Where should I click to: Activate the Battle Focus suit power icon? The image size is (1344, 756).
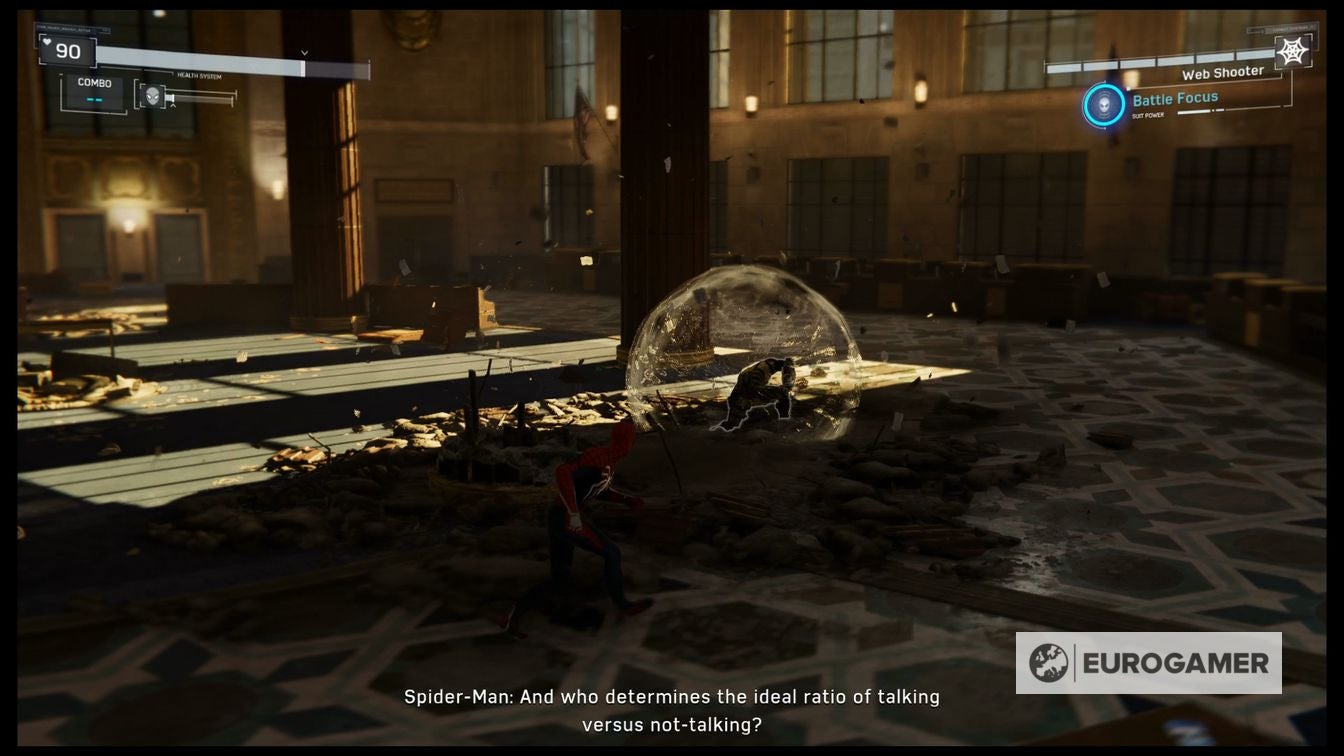(1104, 103)
